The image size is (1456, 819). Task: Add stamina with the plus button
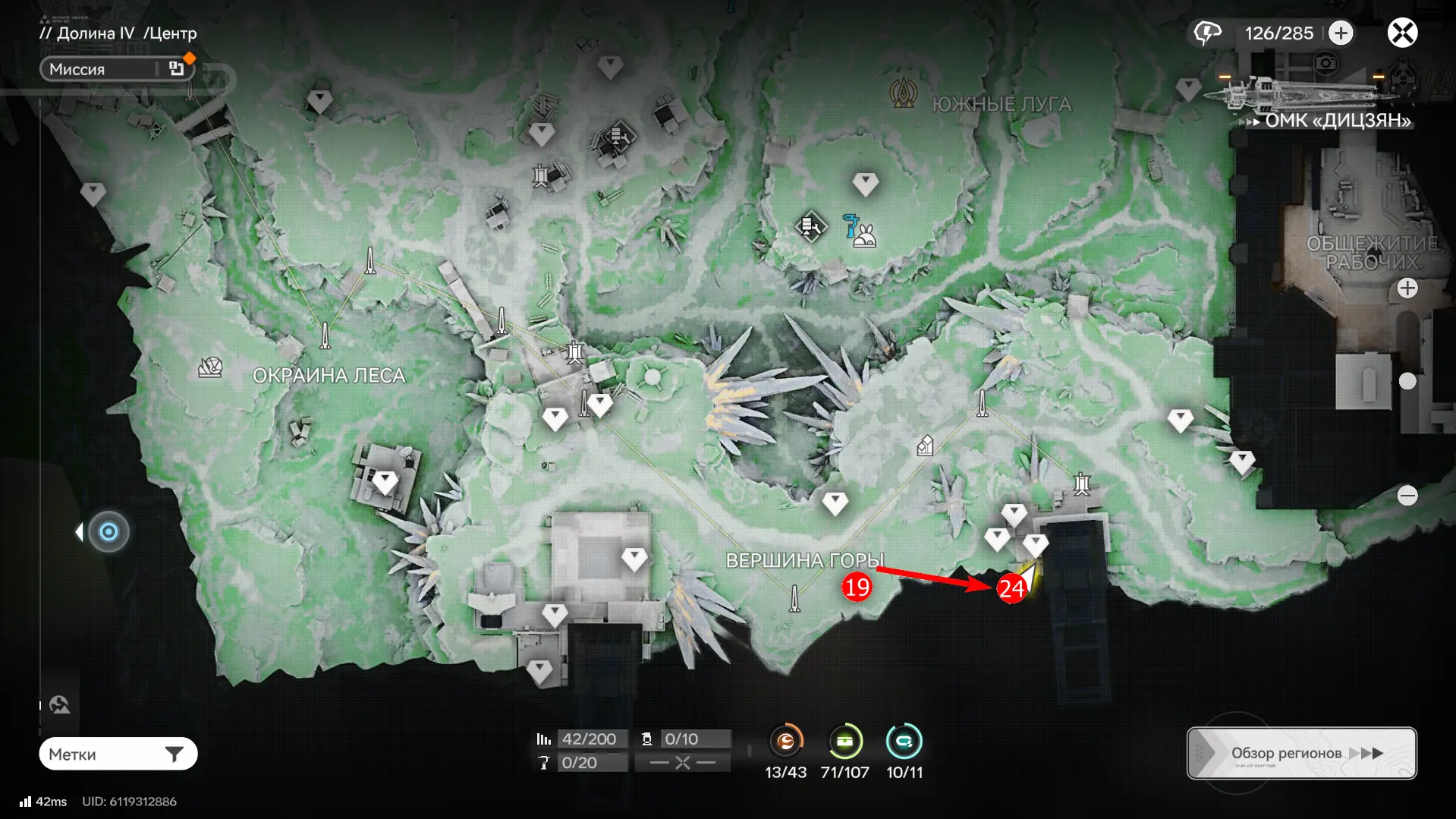click(1341, 33)
